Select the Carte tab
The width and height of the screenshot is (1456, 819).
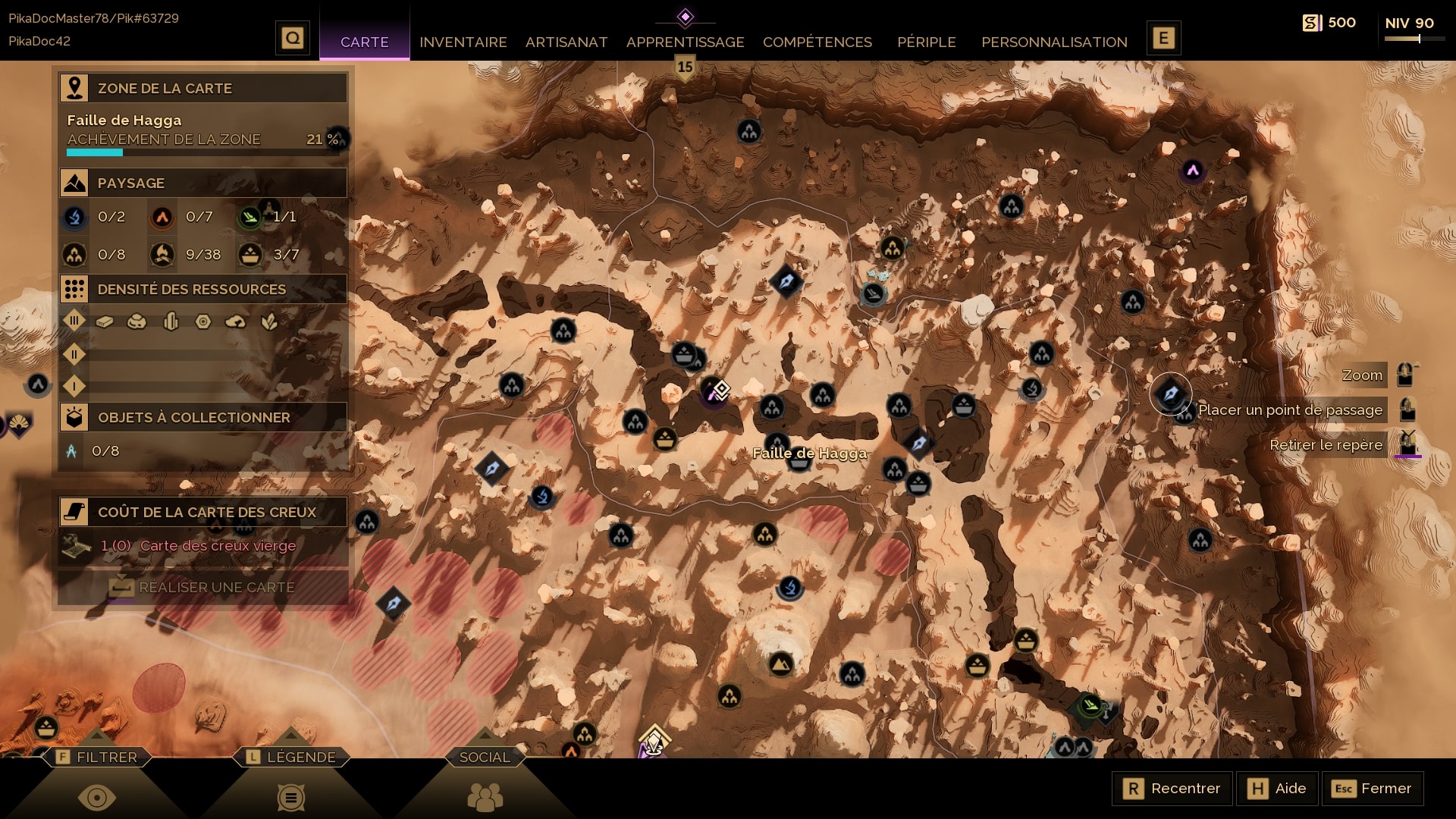[365, 42]
